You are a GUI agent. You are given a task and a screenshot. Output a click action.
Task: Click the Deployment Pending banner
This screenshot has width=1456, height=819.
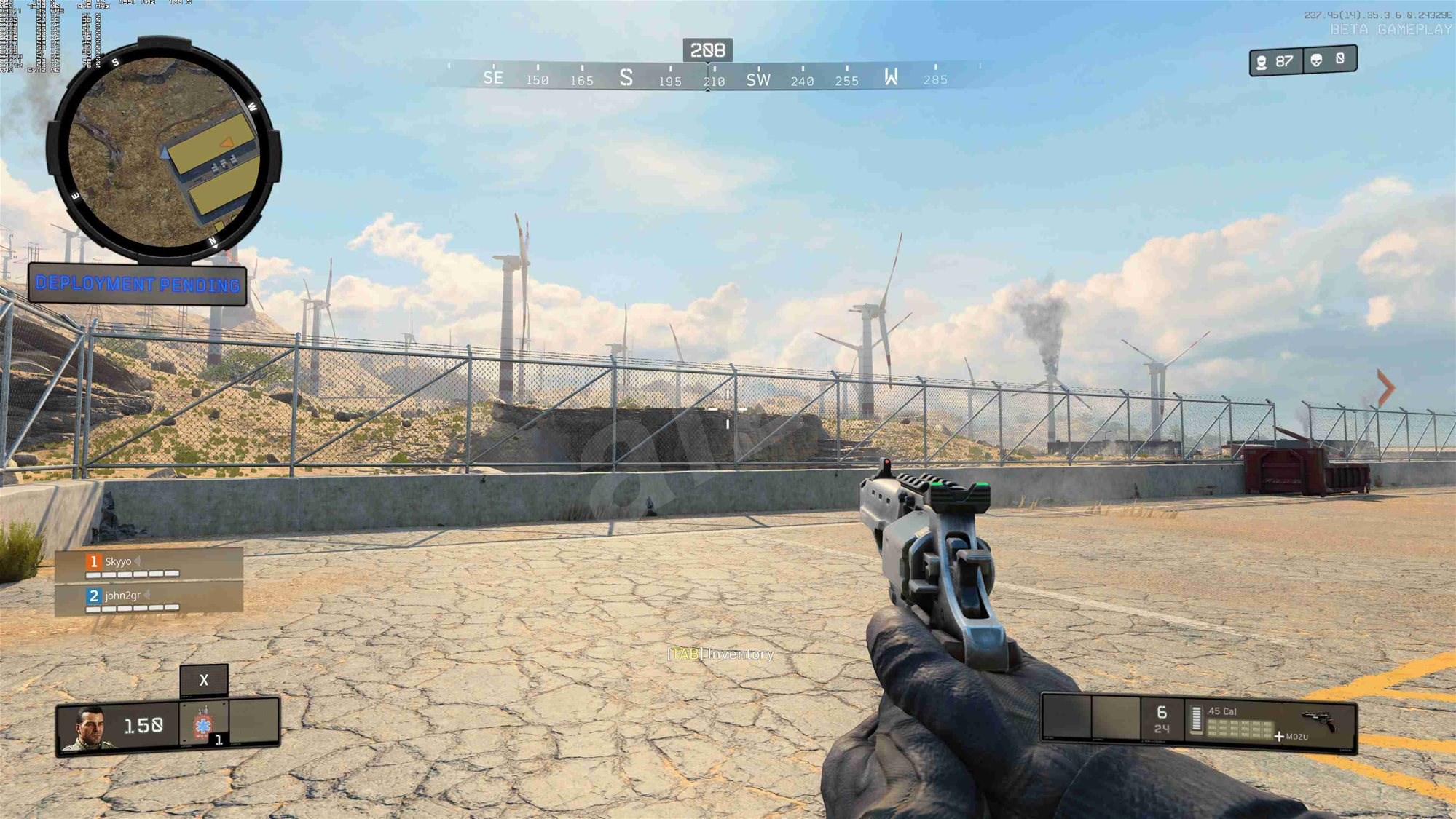138,284
